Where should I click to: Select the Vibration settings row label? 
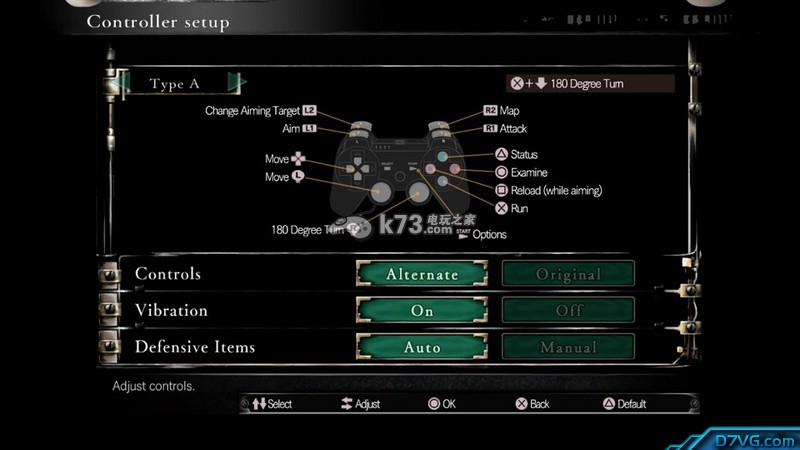tap(171, 311)
